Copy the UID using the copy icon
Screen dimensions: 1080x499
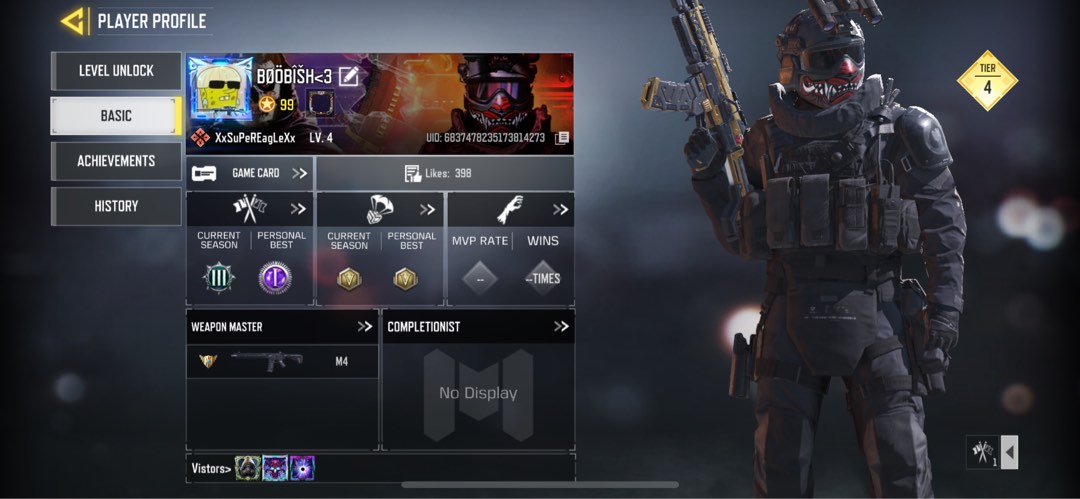tap(562, 138)
